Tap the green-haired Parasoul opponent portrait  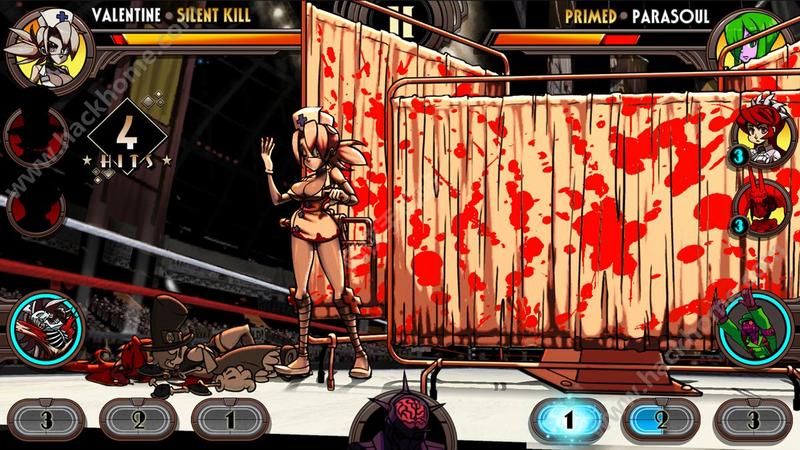tap(755, 45)
